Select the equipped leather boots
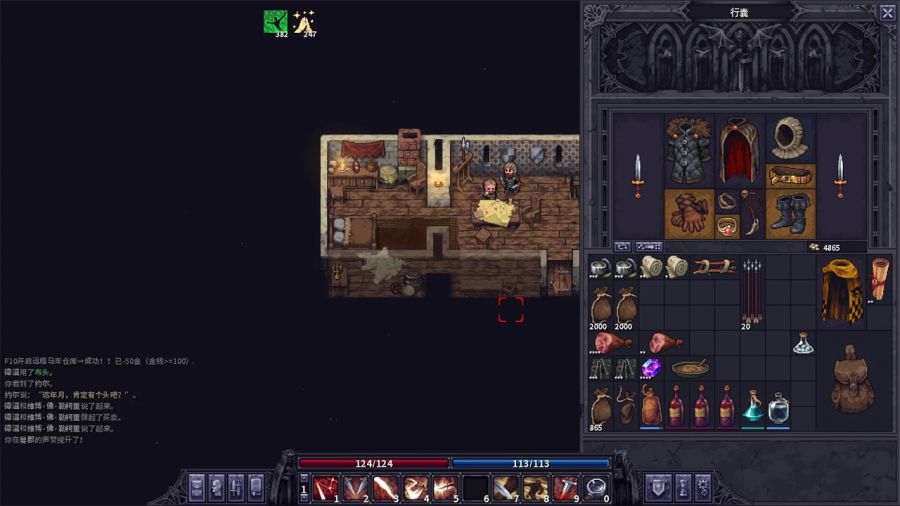The image size is (900, 506). tap(791, 214)
